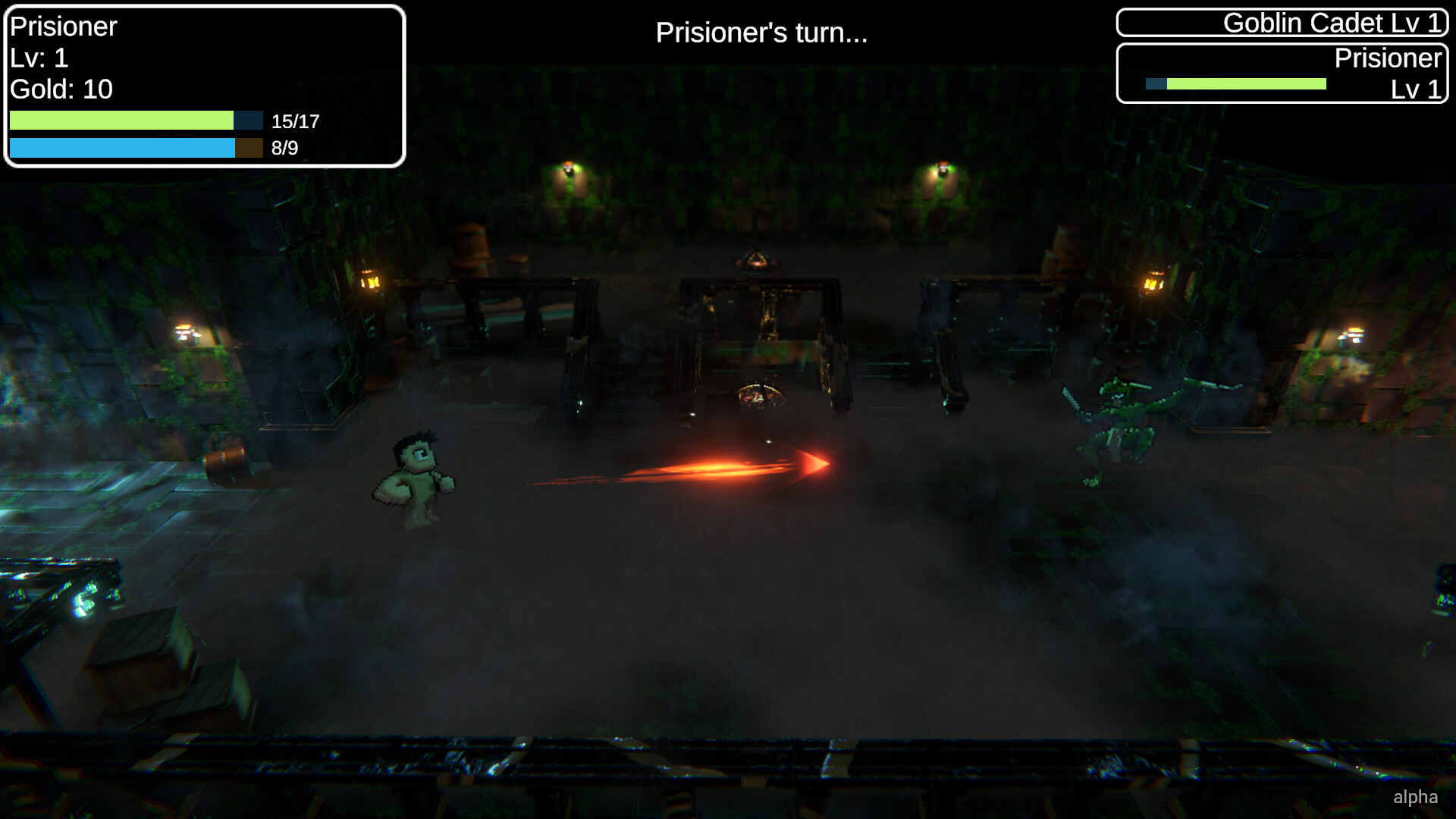Viewport: 1456px width, 819px height.
Task: Click the Prisioner's turn banner
Action: [761, 33]
